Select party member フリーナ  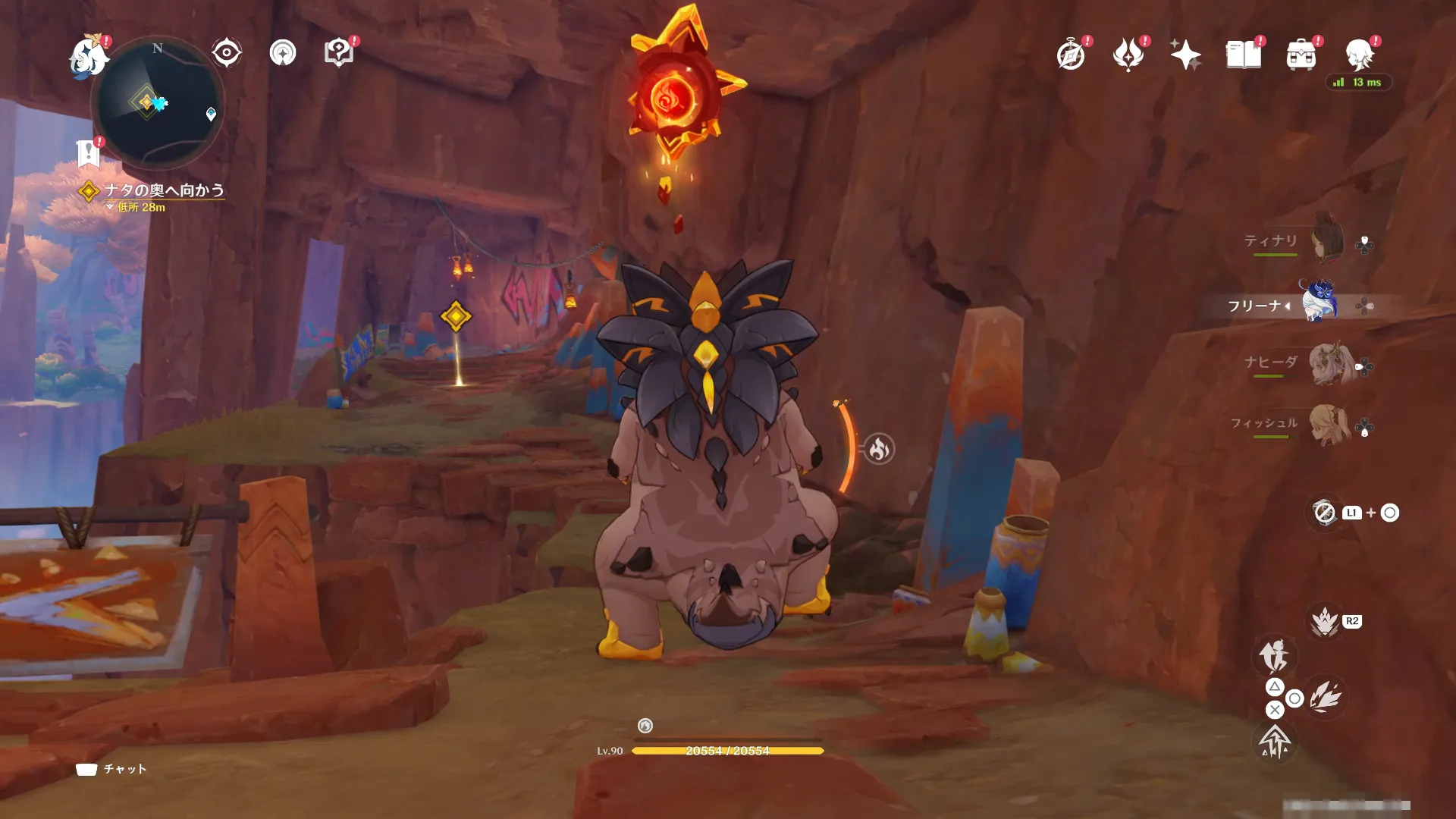pos(1319,305)
